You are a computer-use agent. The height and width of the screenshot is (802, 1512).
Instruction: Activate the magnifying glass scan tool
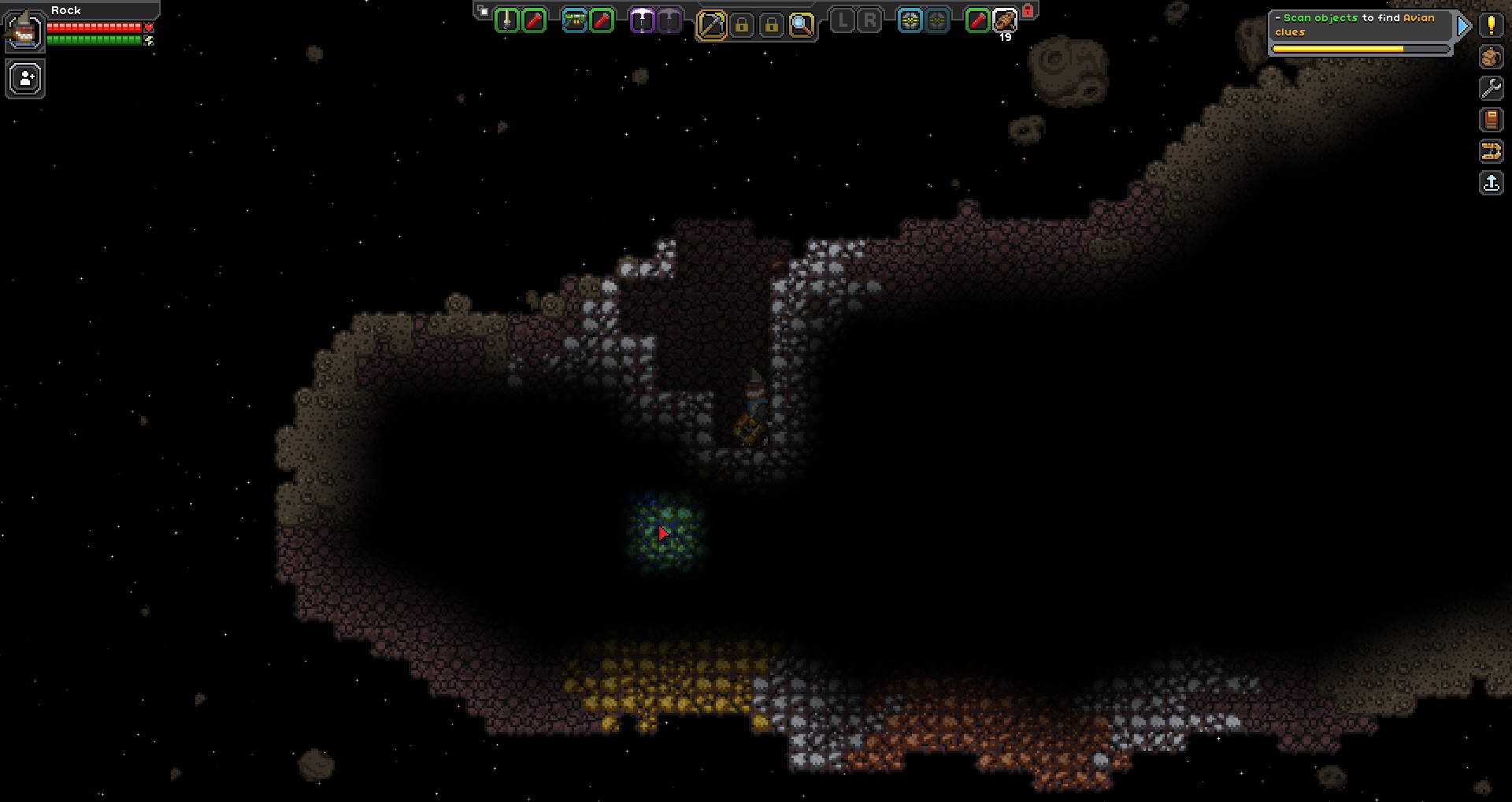801,25
